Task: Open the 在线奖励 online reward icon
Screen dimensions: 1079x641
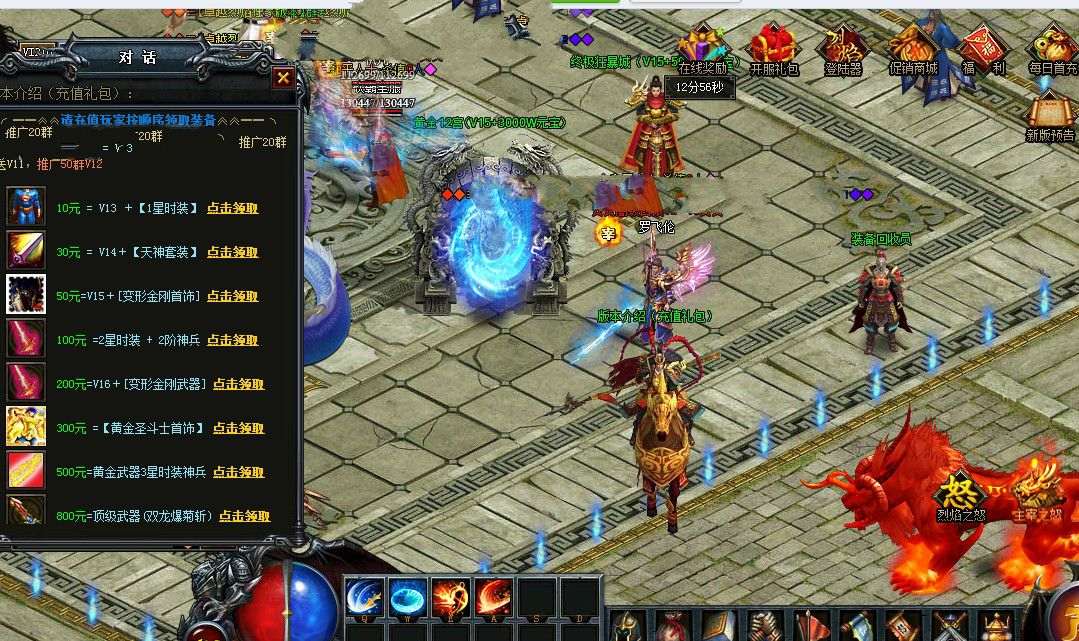Action: 705,48
